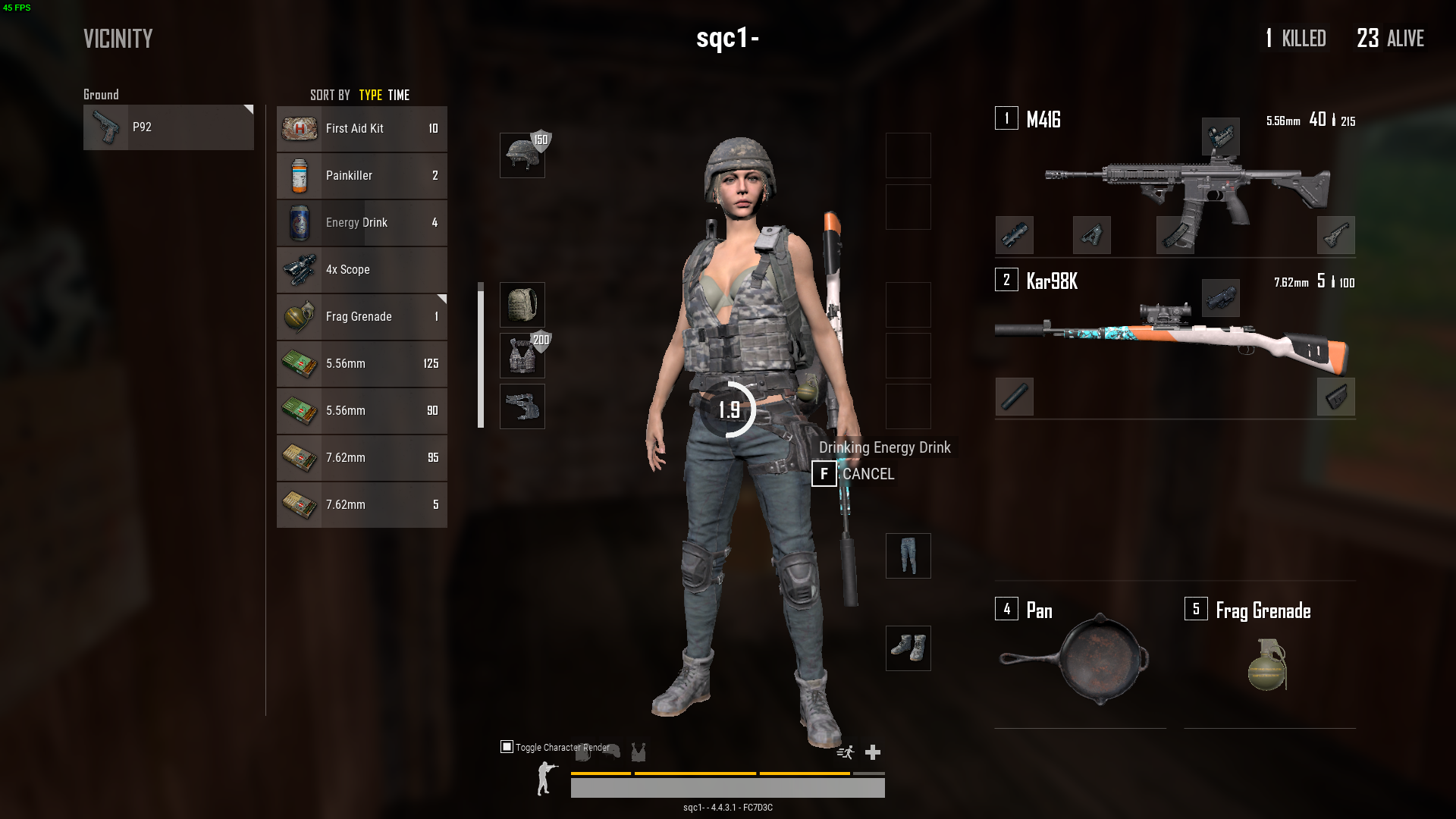
Task: Select the 5.56mm stack of 125
Action: (x=362, y=364)
